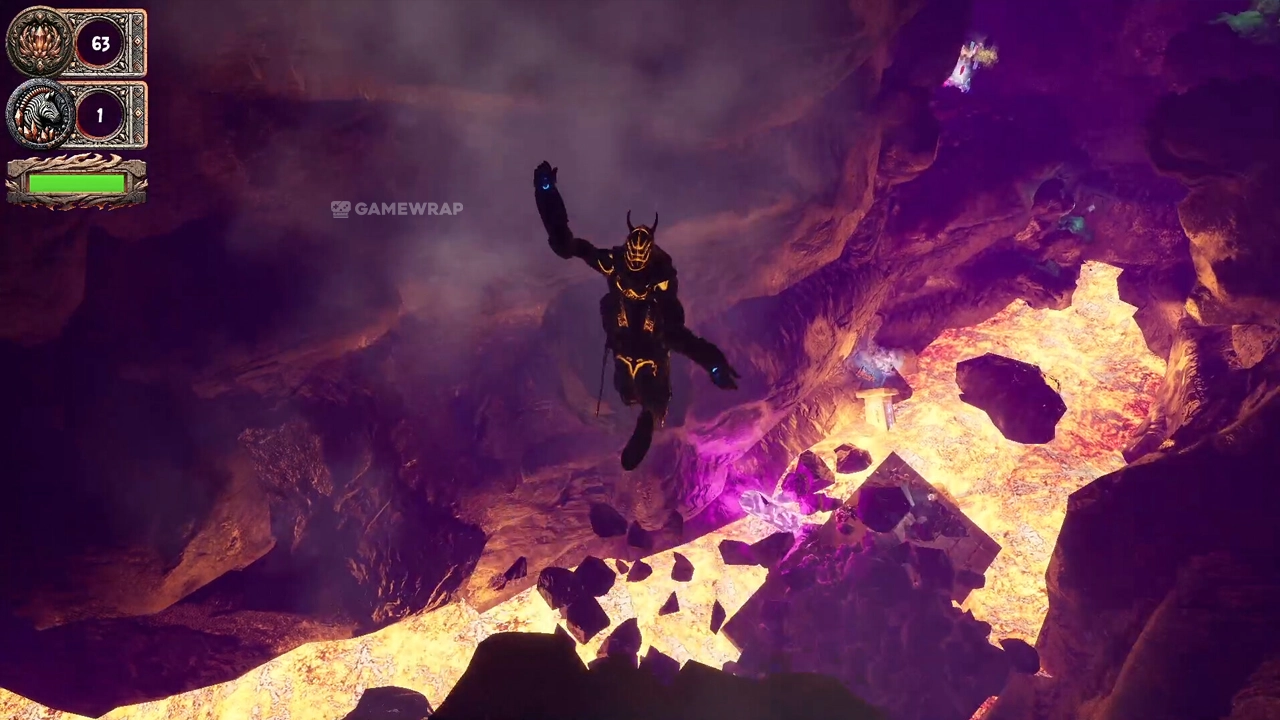Click the crystal cluster emblem icon

click(39, 43)
